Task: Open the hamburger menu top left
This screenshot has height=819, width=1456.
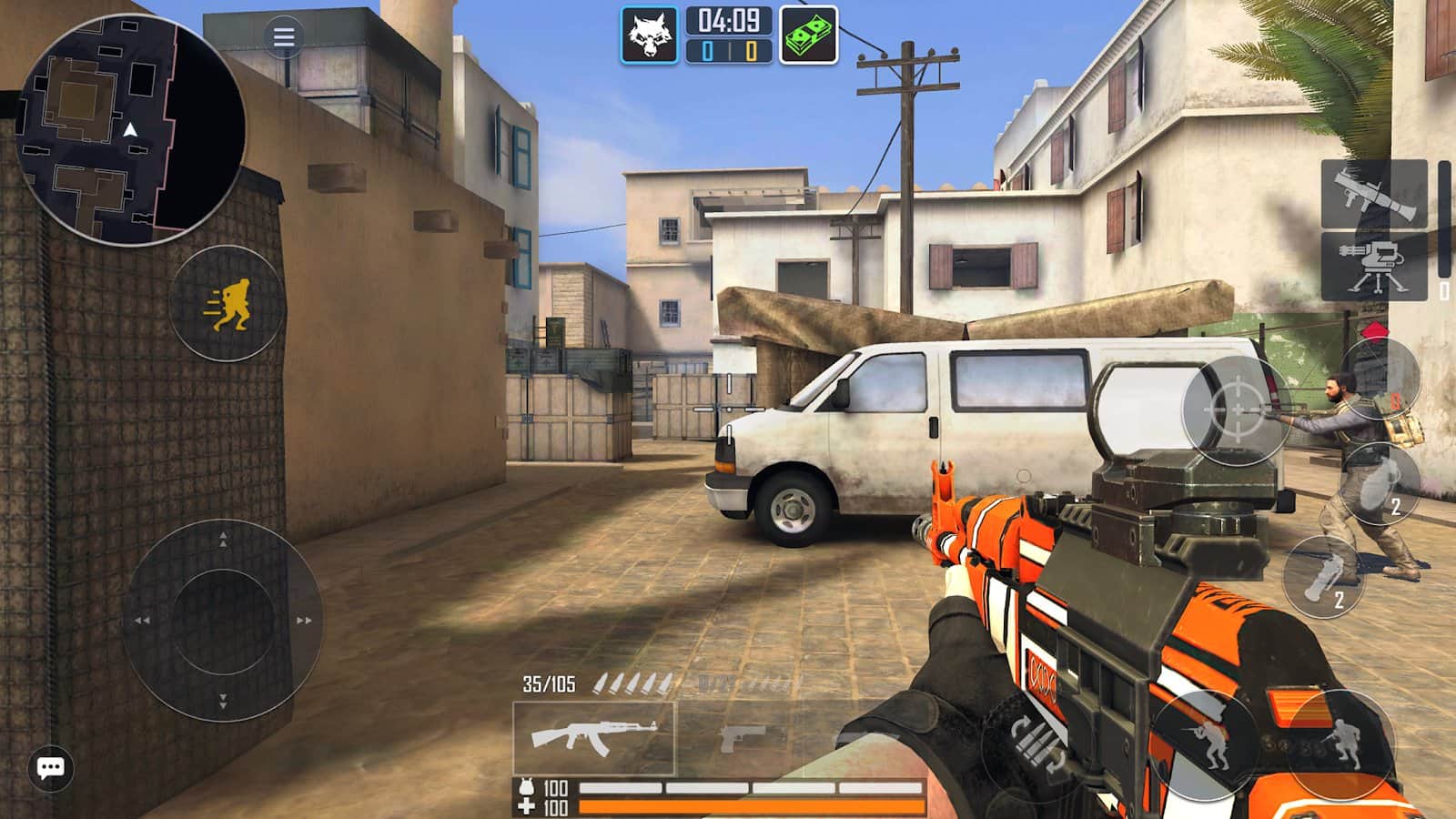Action: (283, 35)
